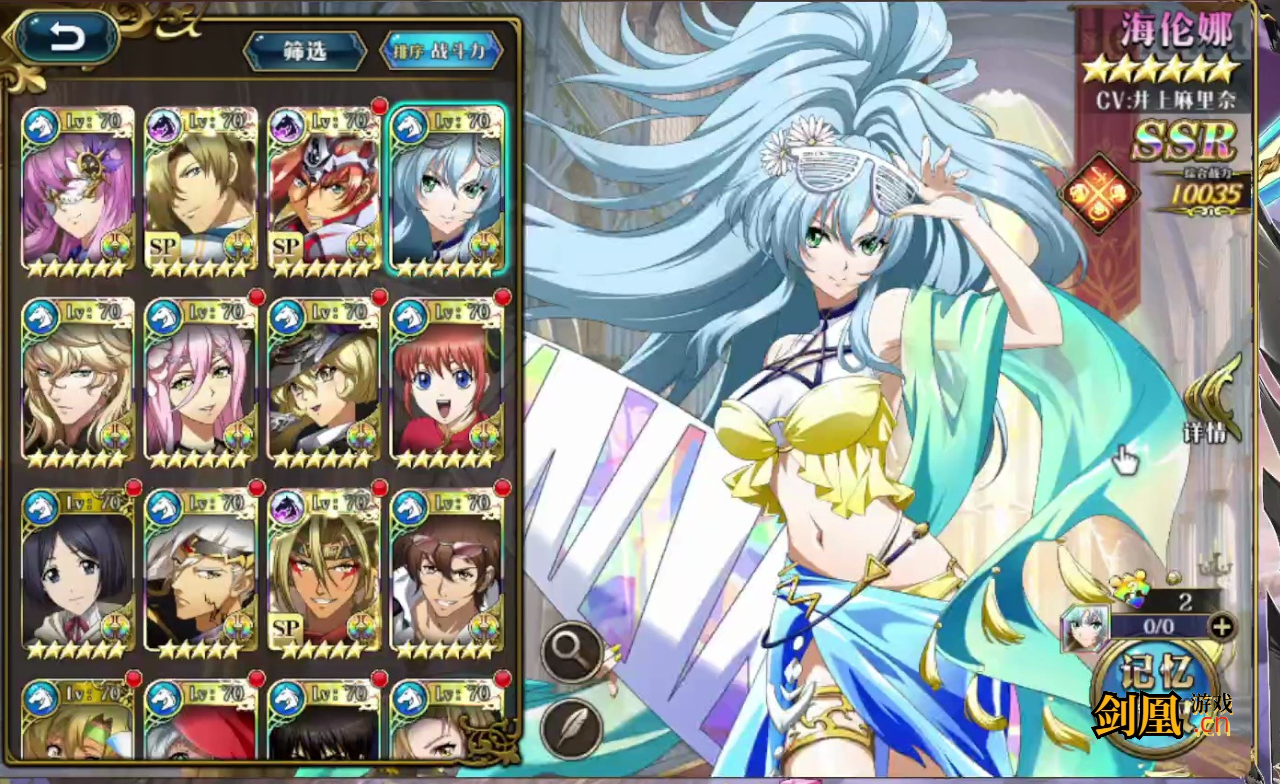The image size is (1280, 784).
Task: Click the magnifying glass view button
Action: coord(572,652)
